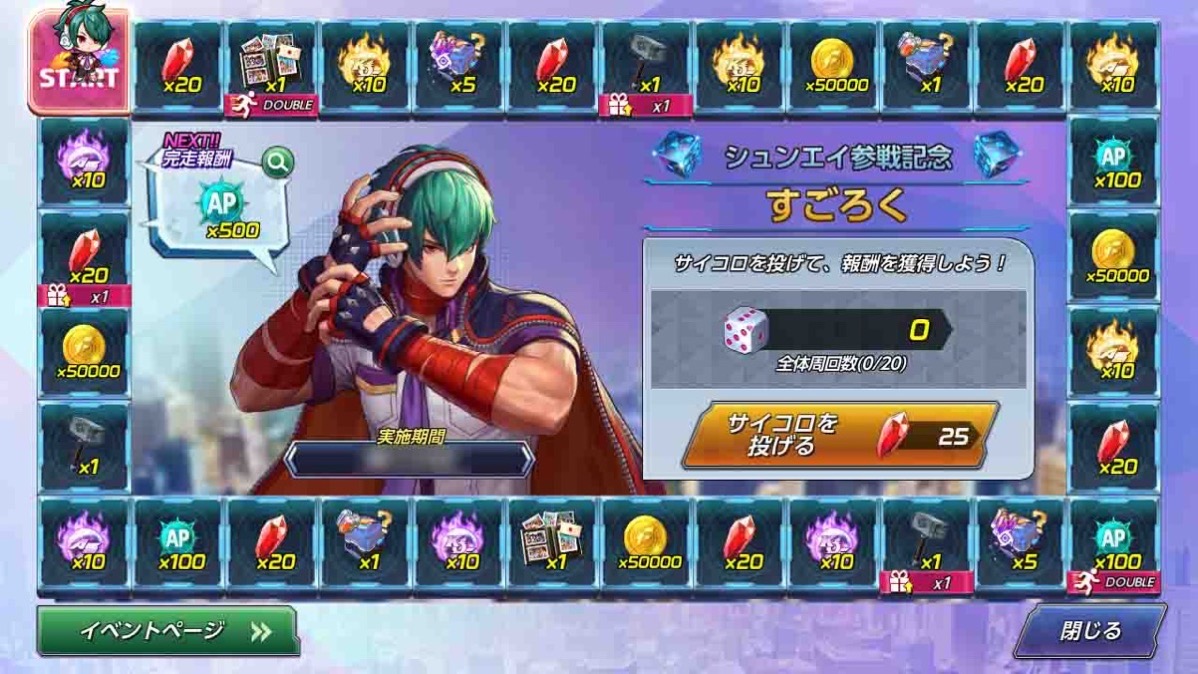This screenshot has height=674, width=1198.
Task: Choose the AP x100 tile marked DOUBLE
Action: (1113, 546)
